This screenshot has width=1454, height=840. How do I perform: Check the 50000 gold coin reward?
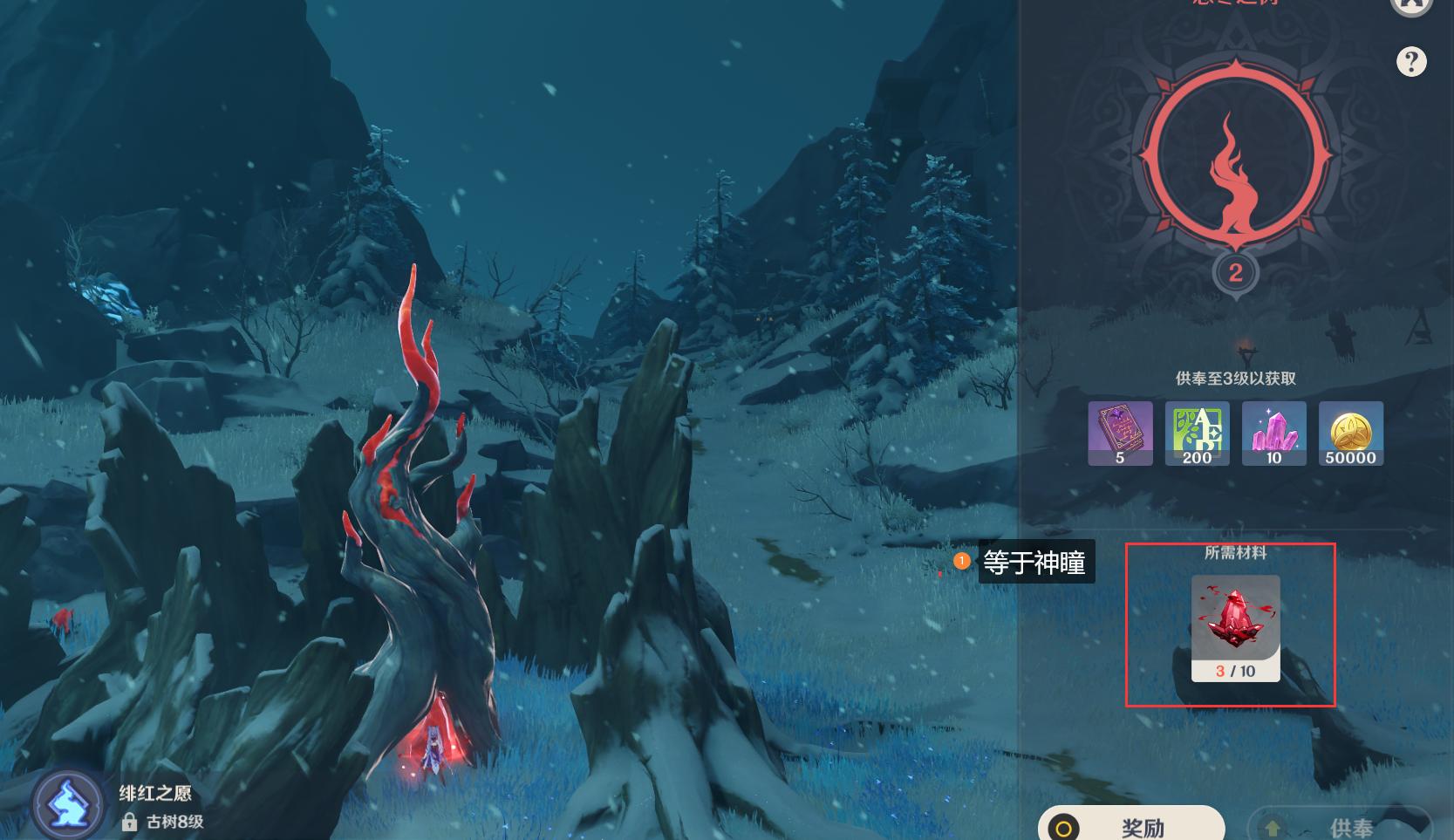point(1350,433)
